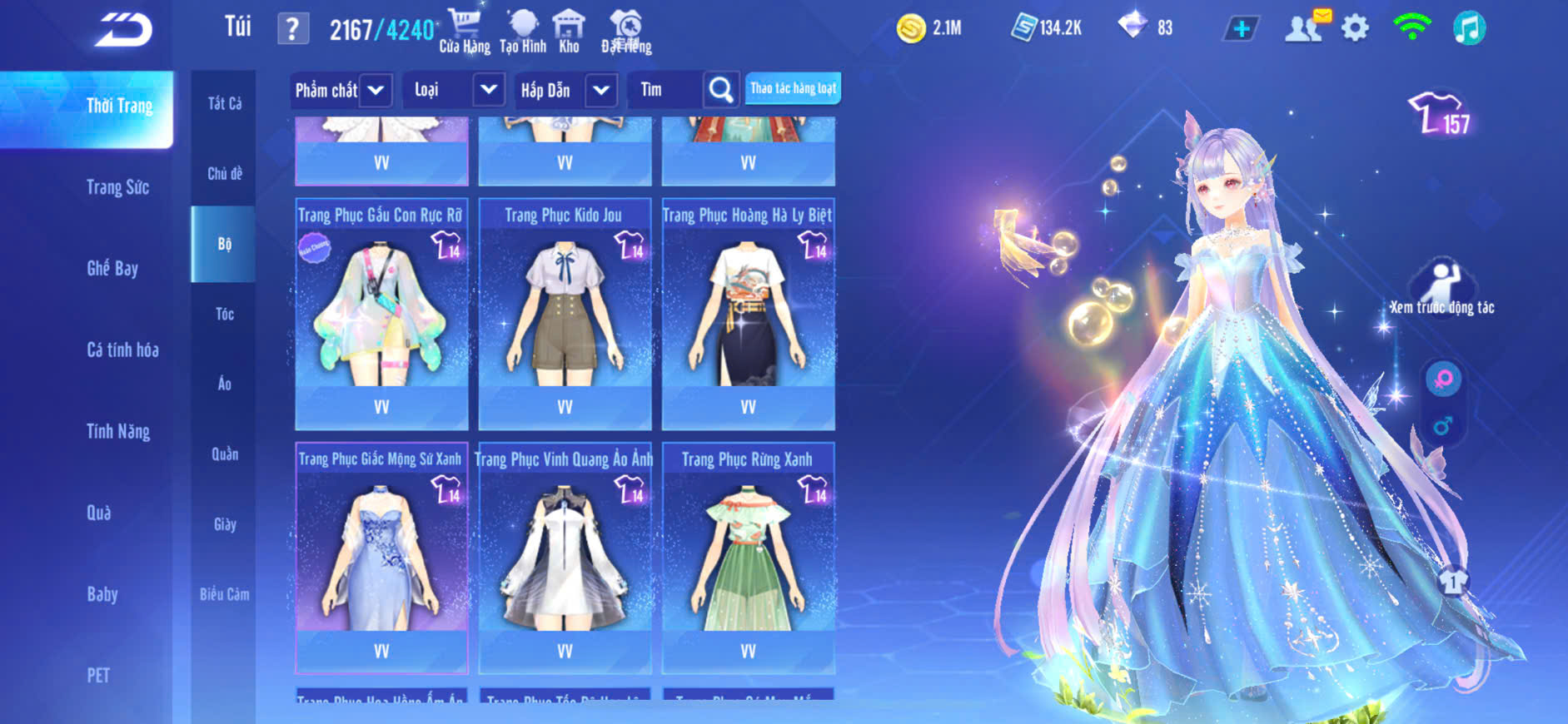Image resolution: width=1568 pixels, height=724 pixels.
Task: Show the Tất Cả item list
Action: click(224, 103)
